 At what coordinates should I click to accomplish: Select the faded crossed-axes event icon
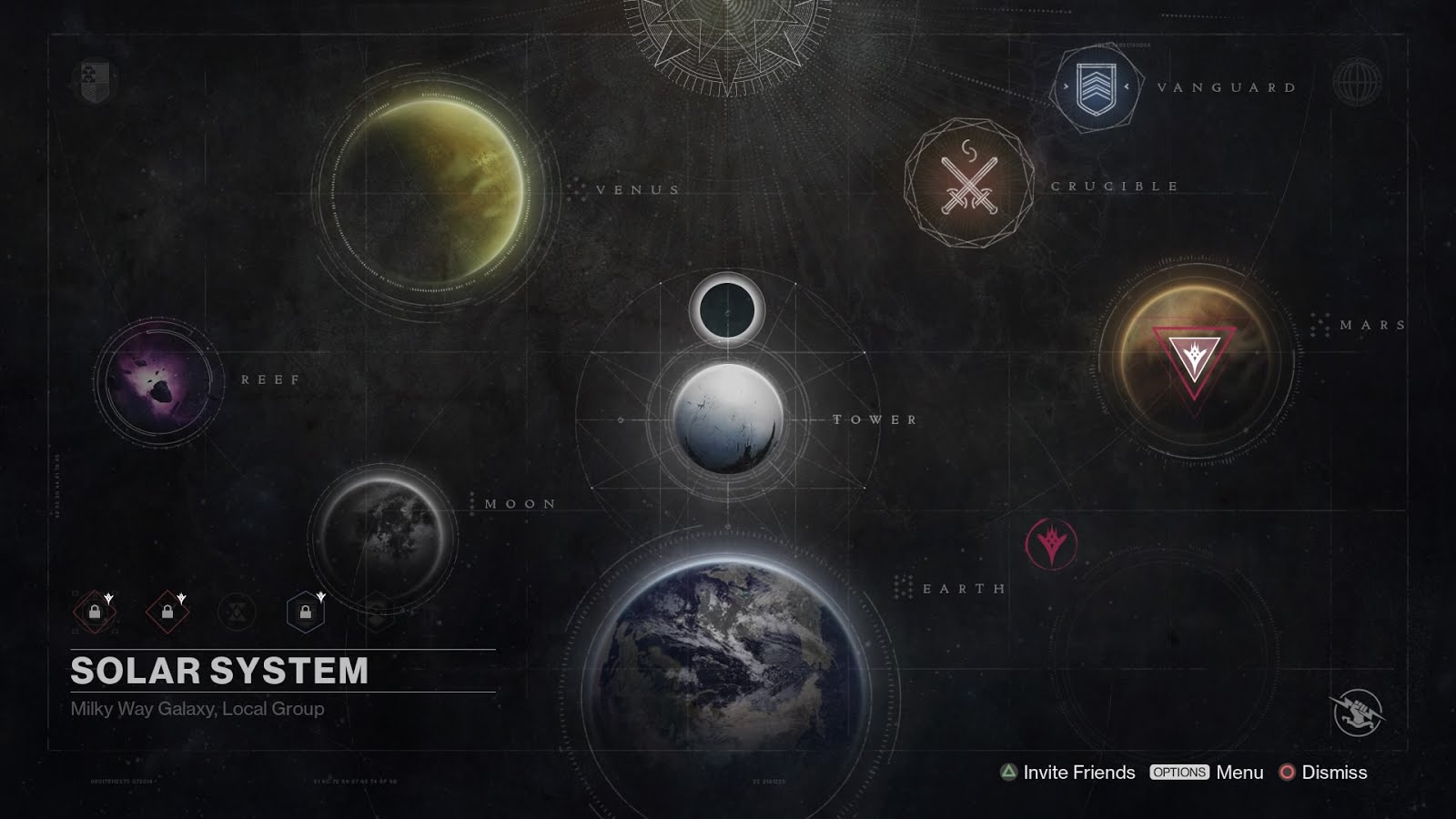(x=237, y=611)
